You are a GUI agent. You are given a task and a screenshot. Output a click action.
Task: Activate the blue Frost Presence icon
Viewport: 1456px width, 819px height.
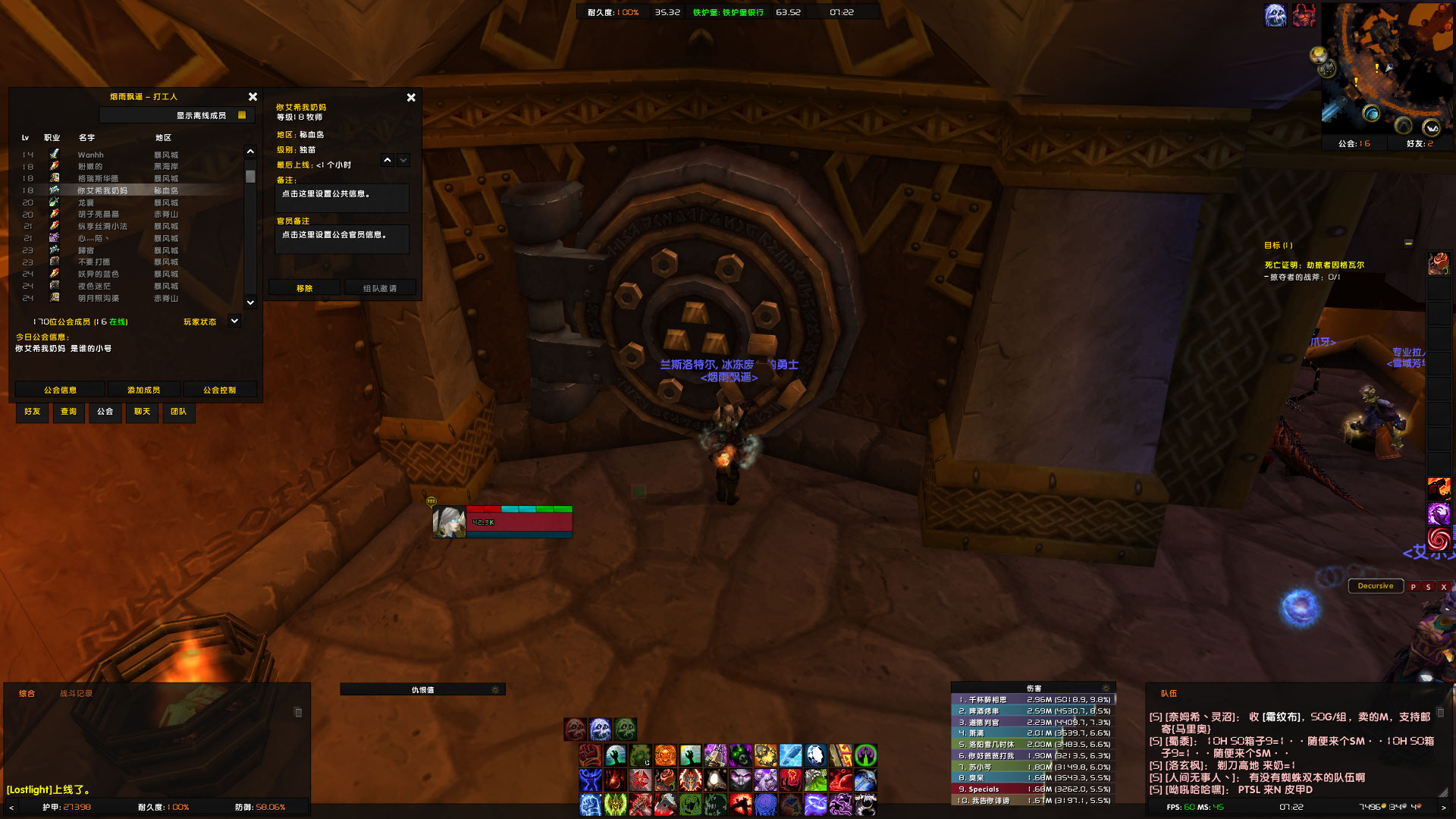tap(598, 728)
